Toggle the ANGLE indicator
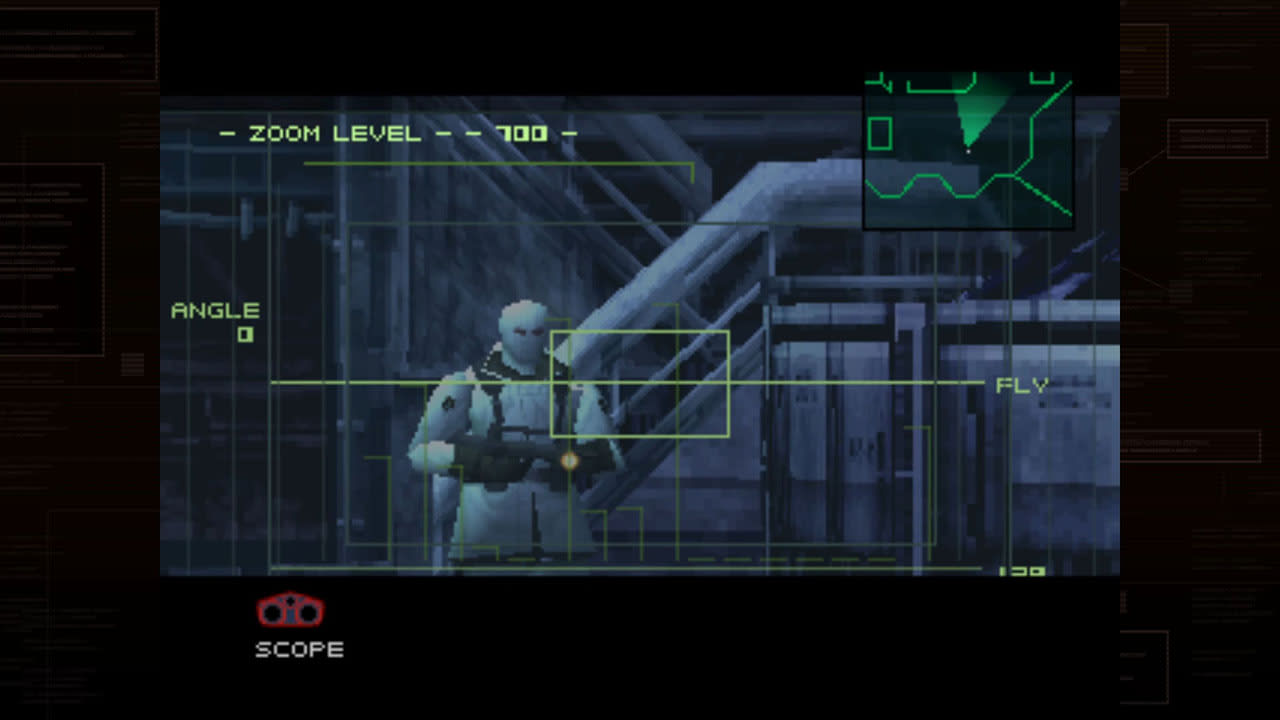 216,310
